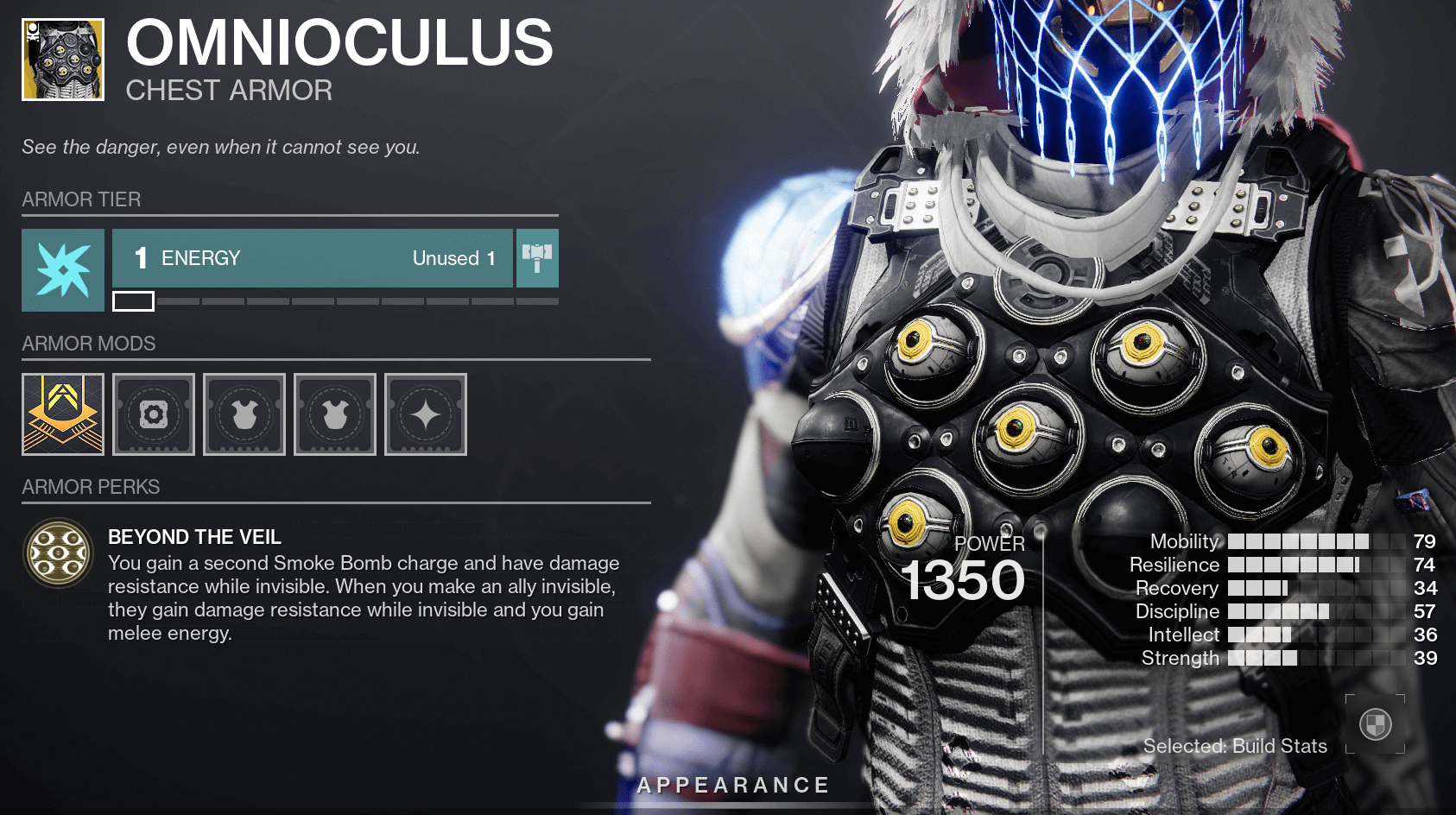1456x815 pixels.
Task: Click the Beyond the Veil perk name
Action: [x=194, y=537]
